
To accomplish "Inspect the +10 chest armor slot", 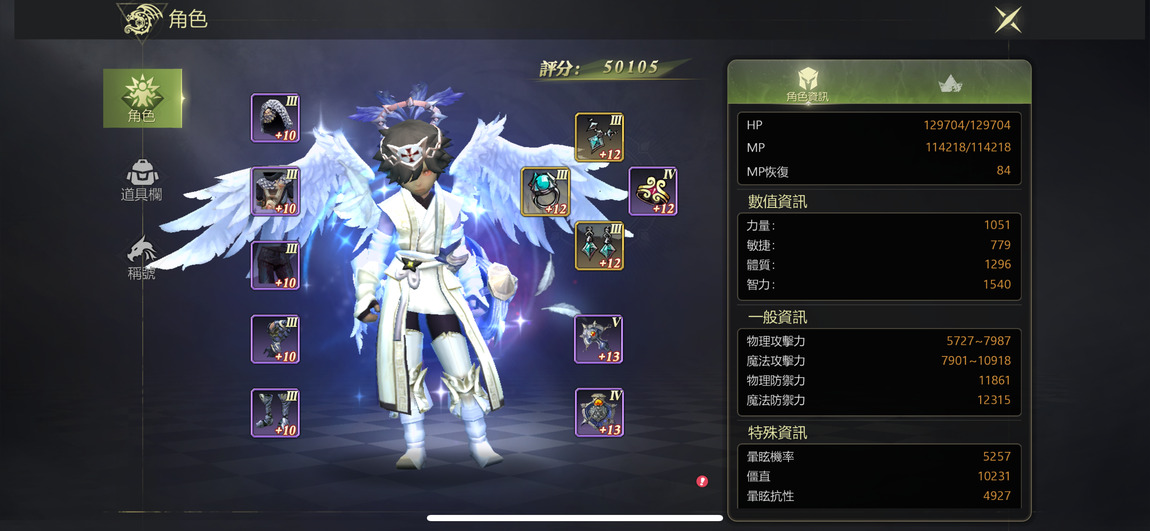I will point(275,192).
